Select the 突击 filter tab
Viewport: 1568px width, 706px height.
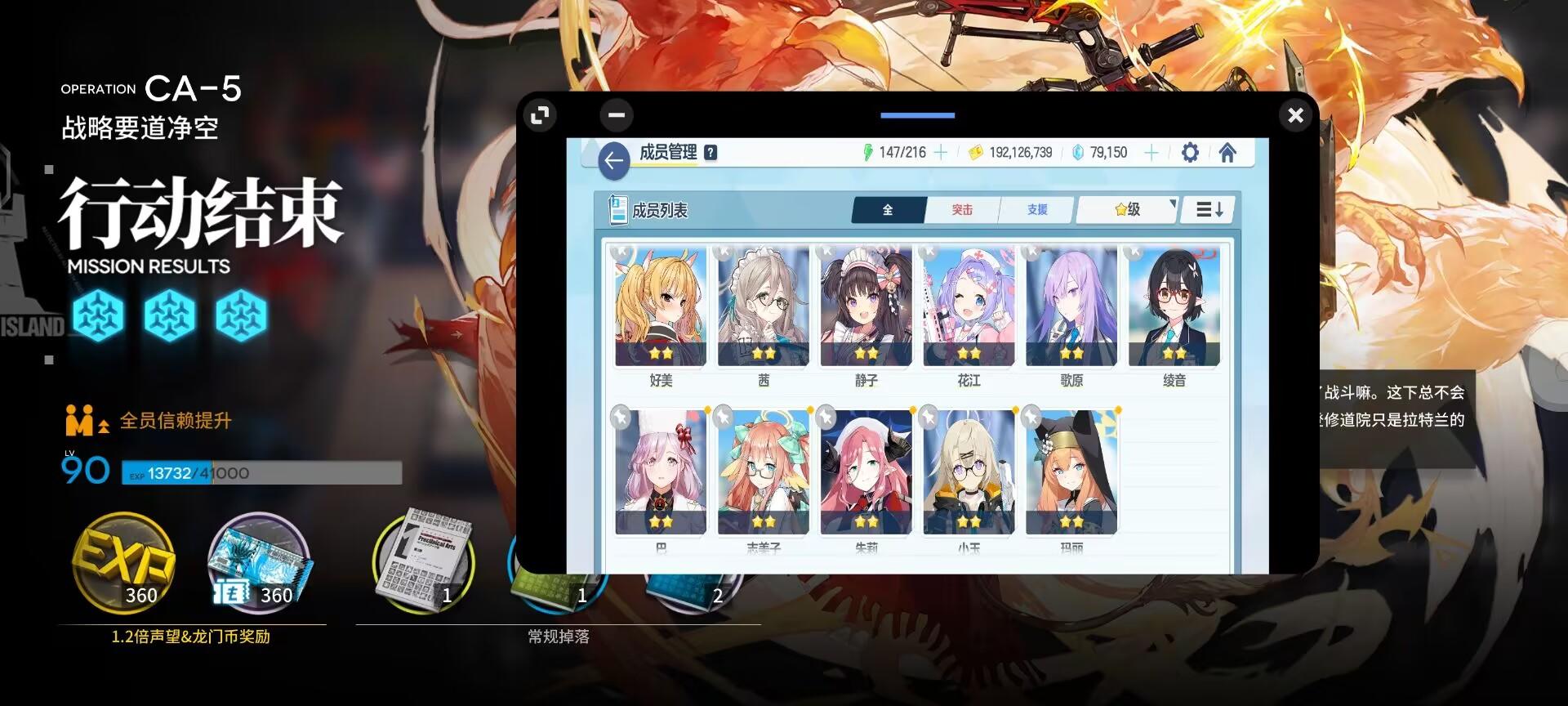coord(962,209)
